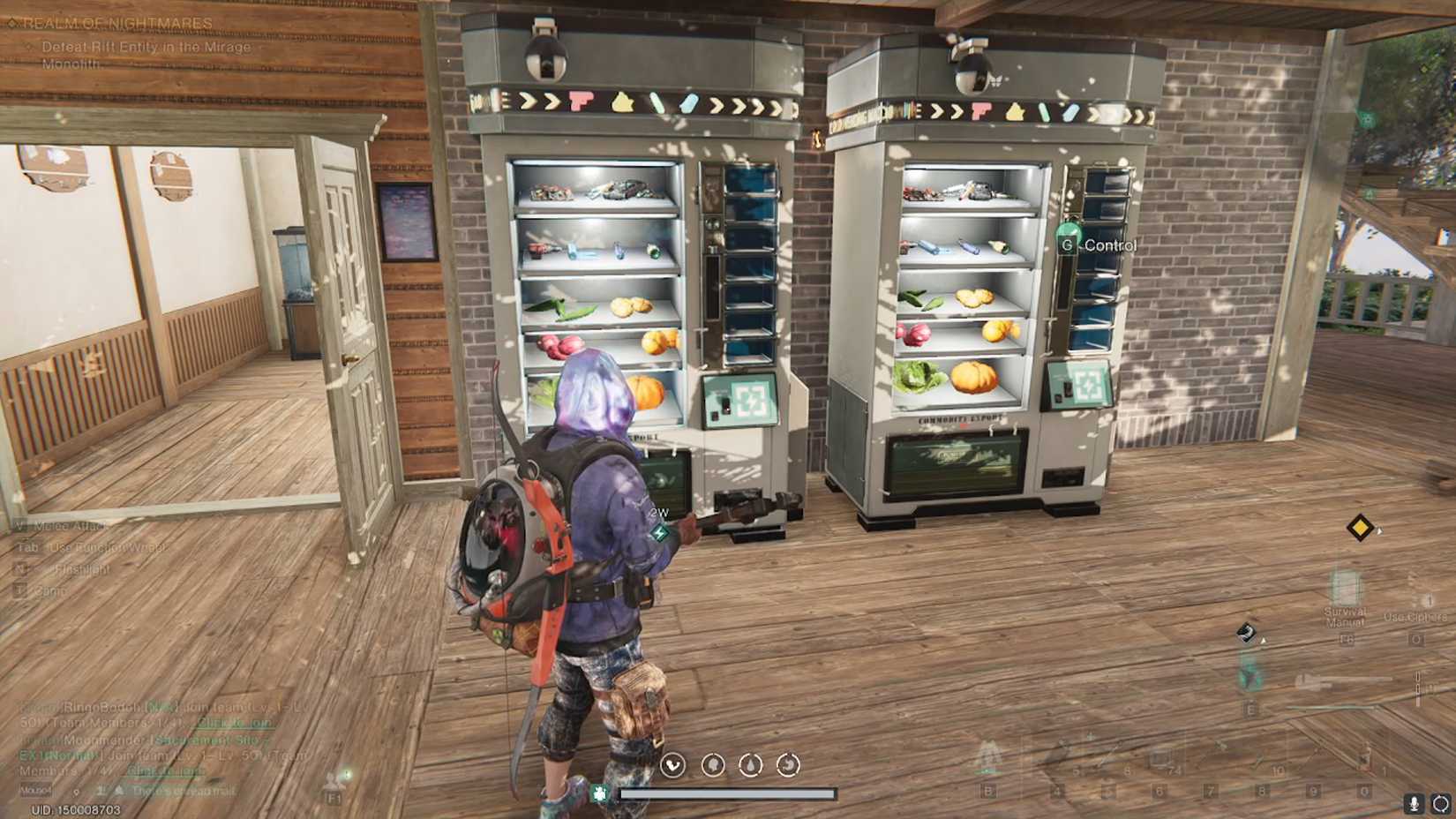Toggle the microphone in the bottom-right corner
The image size is (1456, 819).
(x=1415, y=805)
